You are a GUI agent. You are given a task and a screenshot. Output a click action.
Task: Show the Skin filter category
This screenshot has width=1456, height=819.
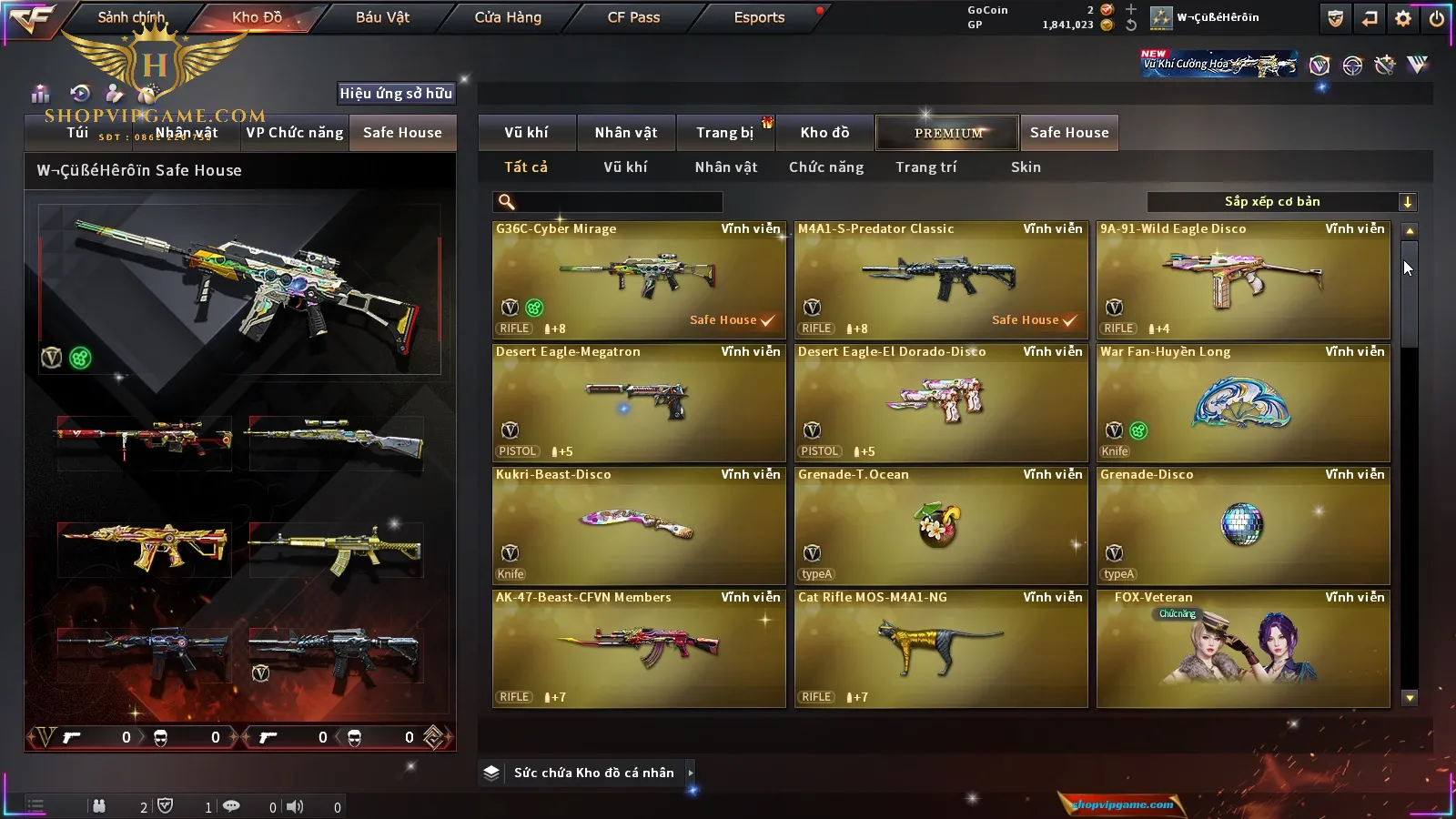tap(1026, 167)
